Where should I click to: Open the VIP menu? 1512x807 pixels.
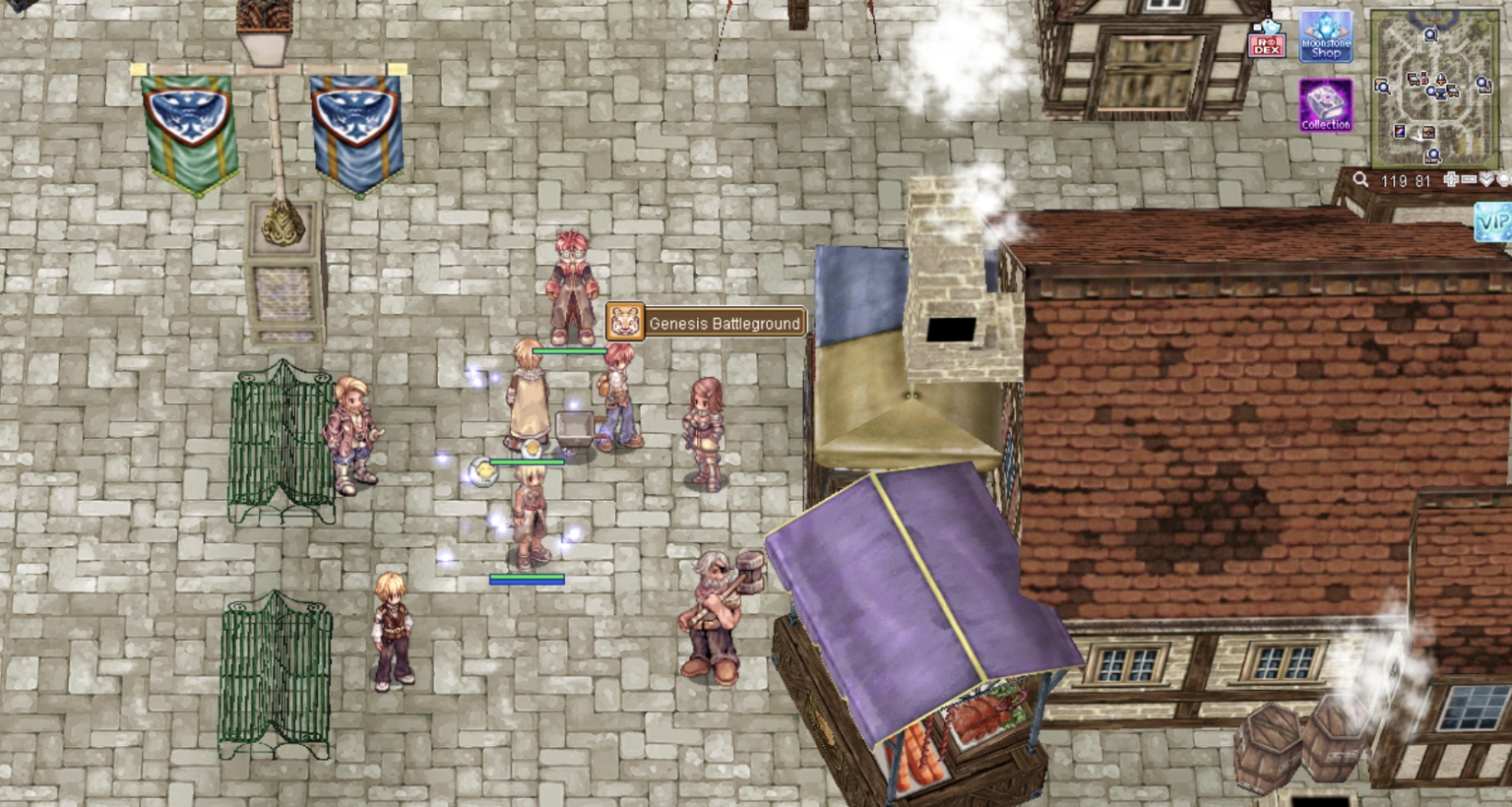coord(1492,221)
